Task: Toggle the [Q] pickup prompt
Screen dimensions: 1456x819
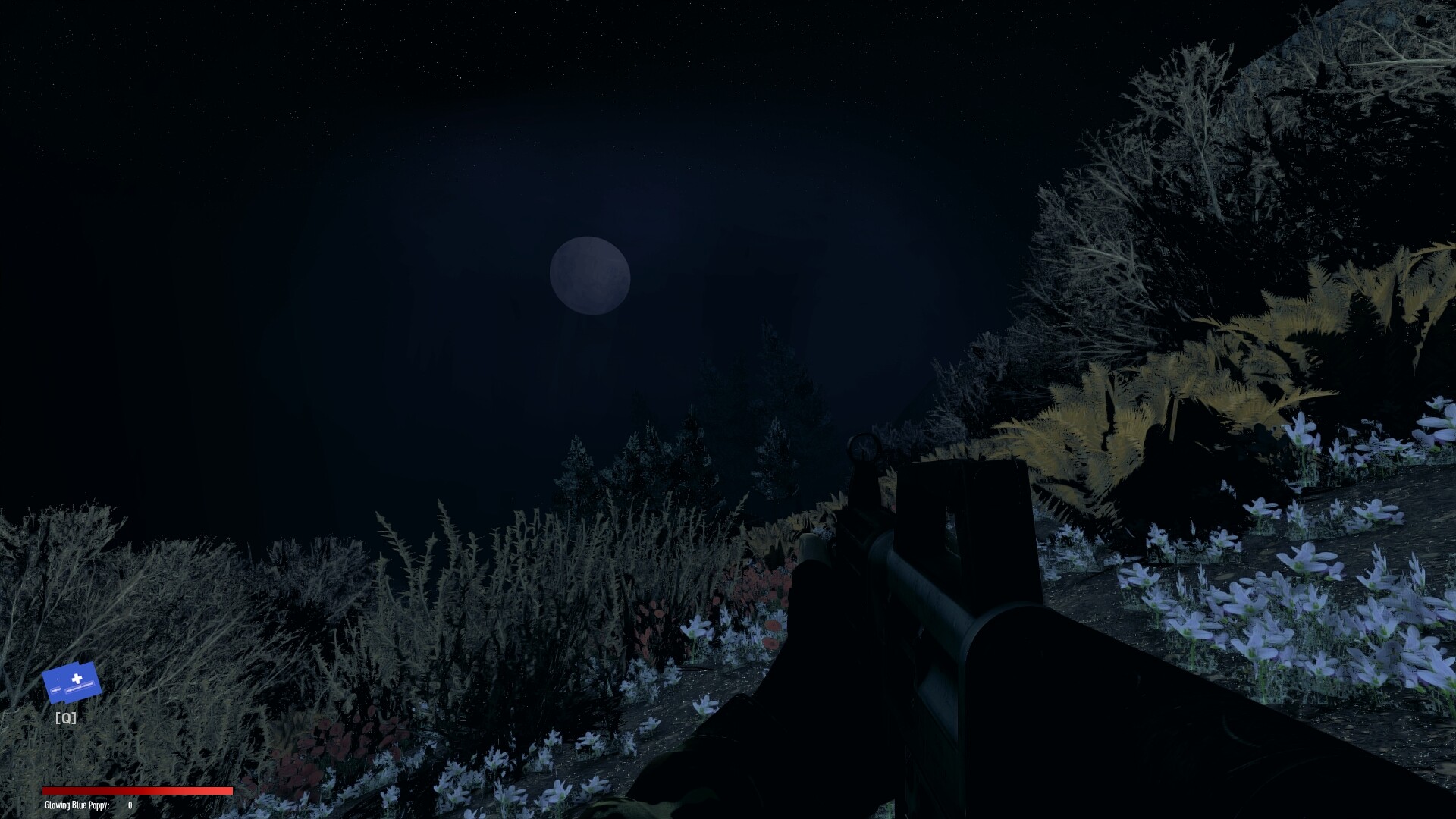Action: pos(65,717)
